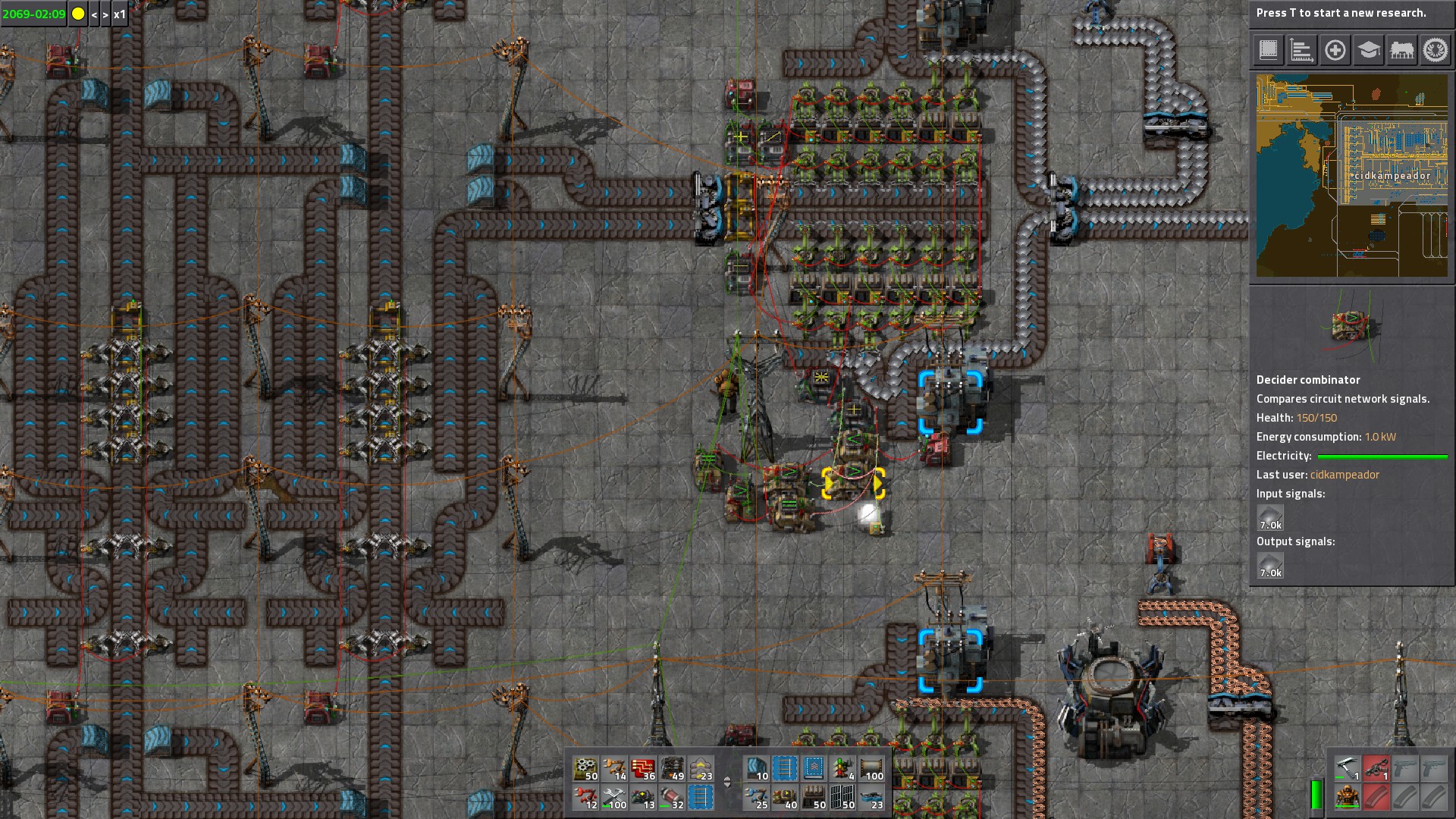Click the minimap
The image size is (1456, 819).
coord(1351,175)
